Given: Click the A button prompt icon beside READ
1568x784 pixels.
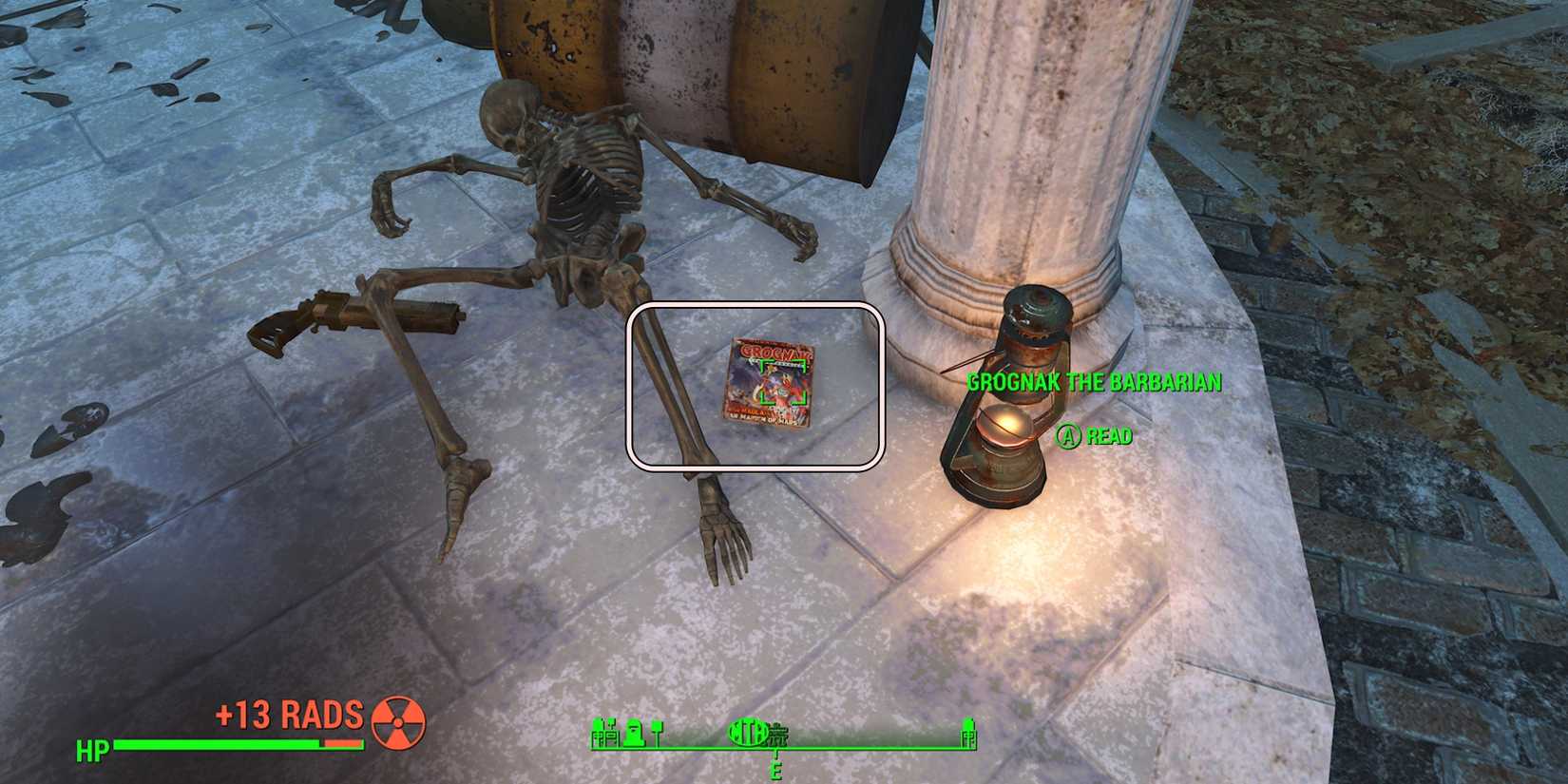Looking at the screenshot, I should click(1068, 438).
